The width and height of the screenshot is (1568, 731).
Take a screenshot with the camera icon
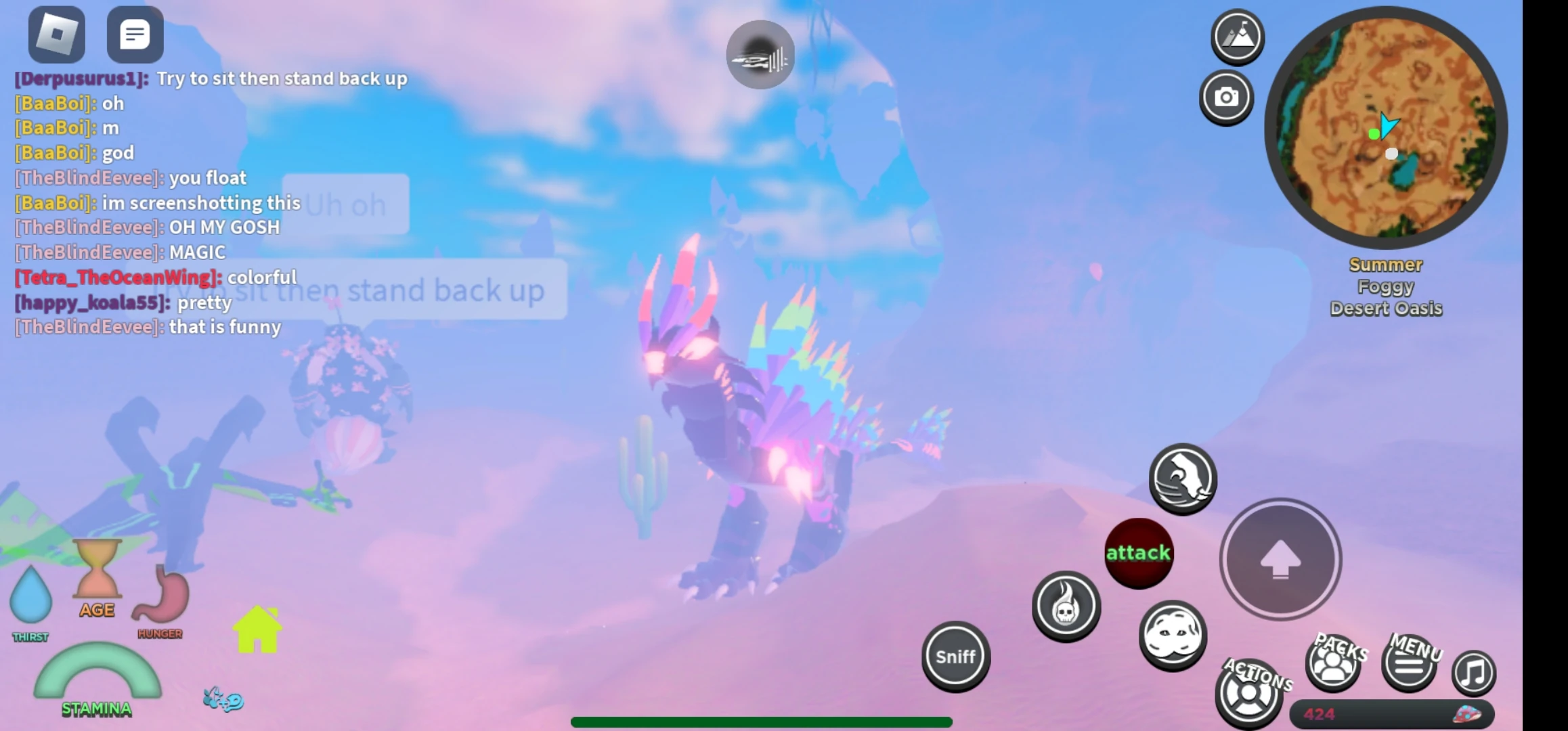(1227, 97)
